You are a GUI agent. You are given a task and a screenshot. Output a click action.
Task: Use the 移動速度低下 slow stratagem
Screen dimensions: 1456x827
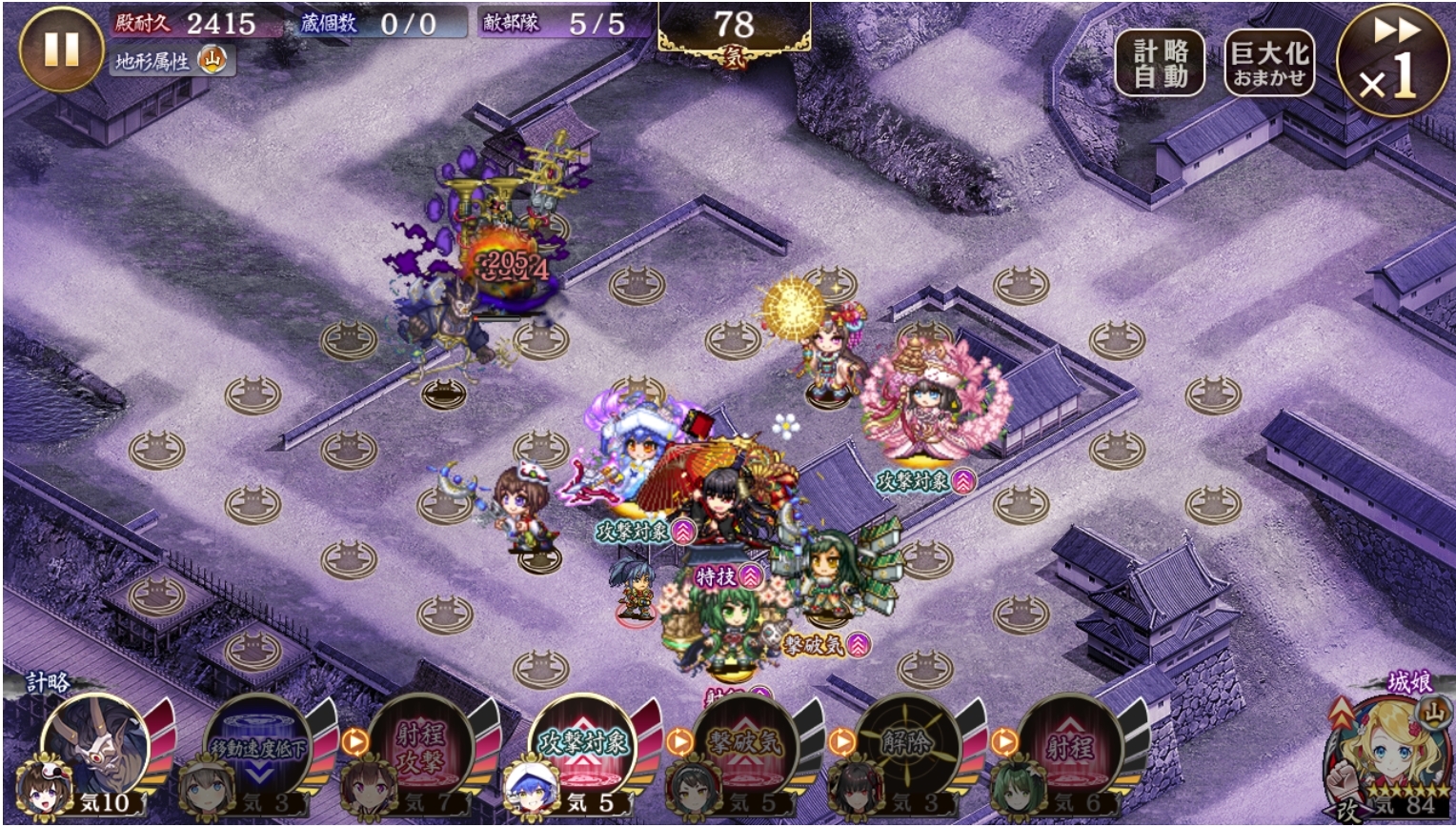point(257,748)
